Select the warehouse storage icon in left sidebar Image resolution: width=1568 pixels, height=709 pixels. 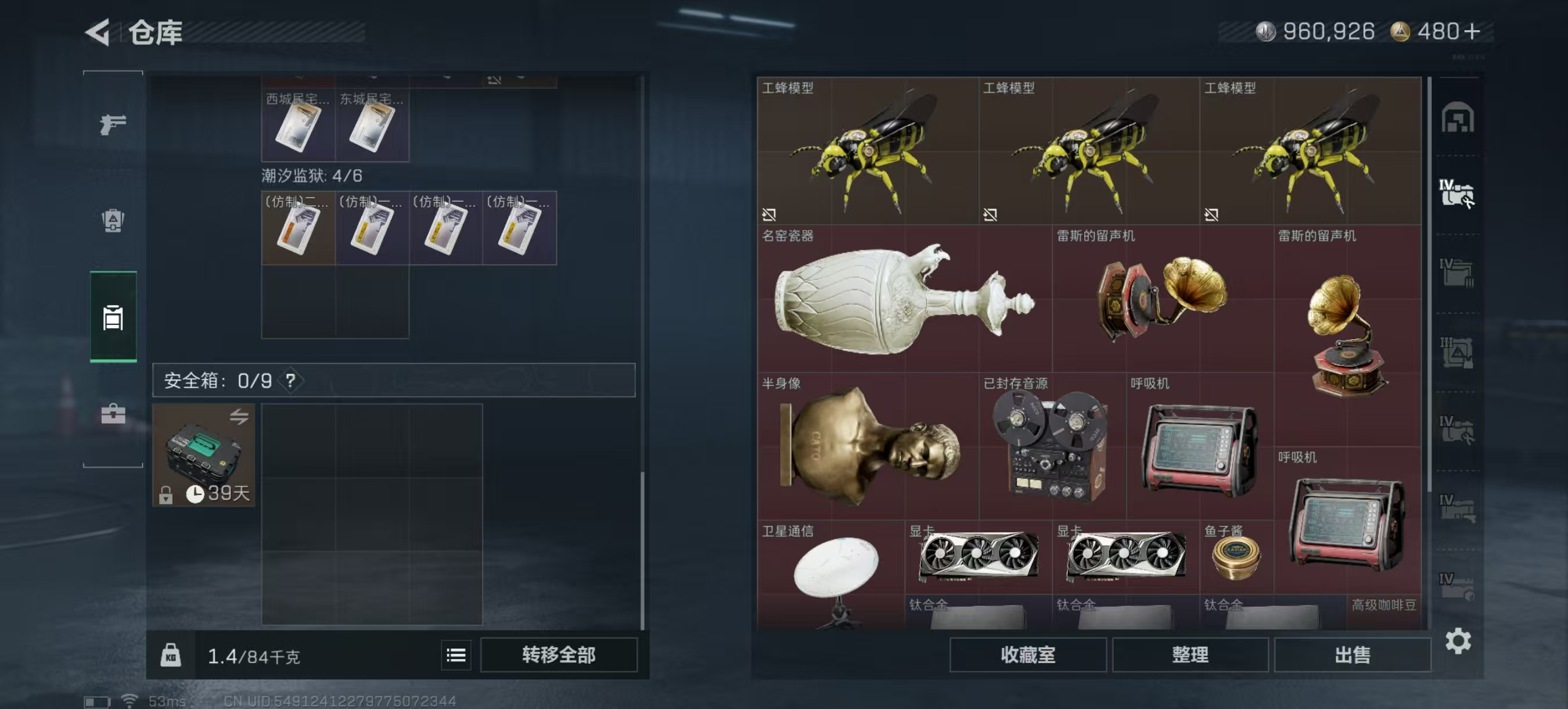coord(113,317)
